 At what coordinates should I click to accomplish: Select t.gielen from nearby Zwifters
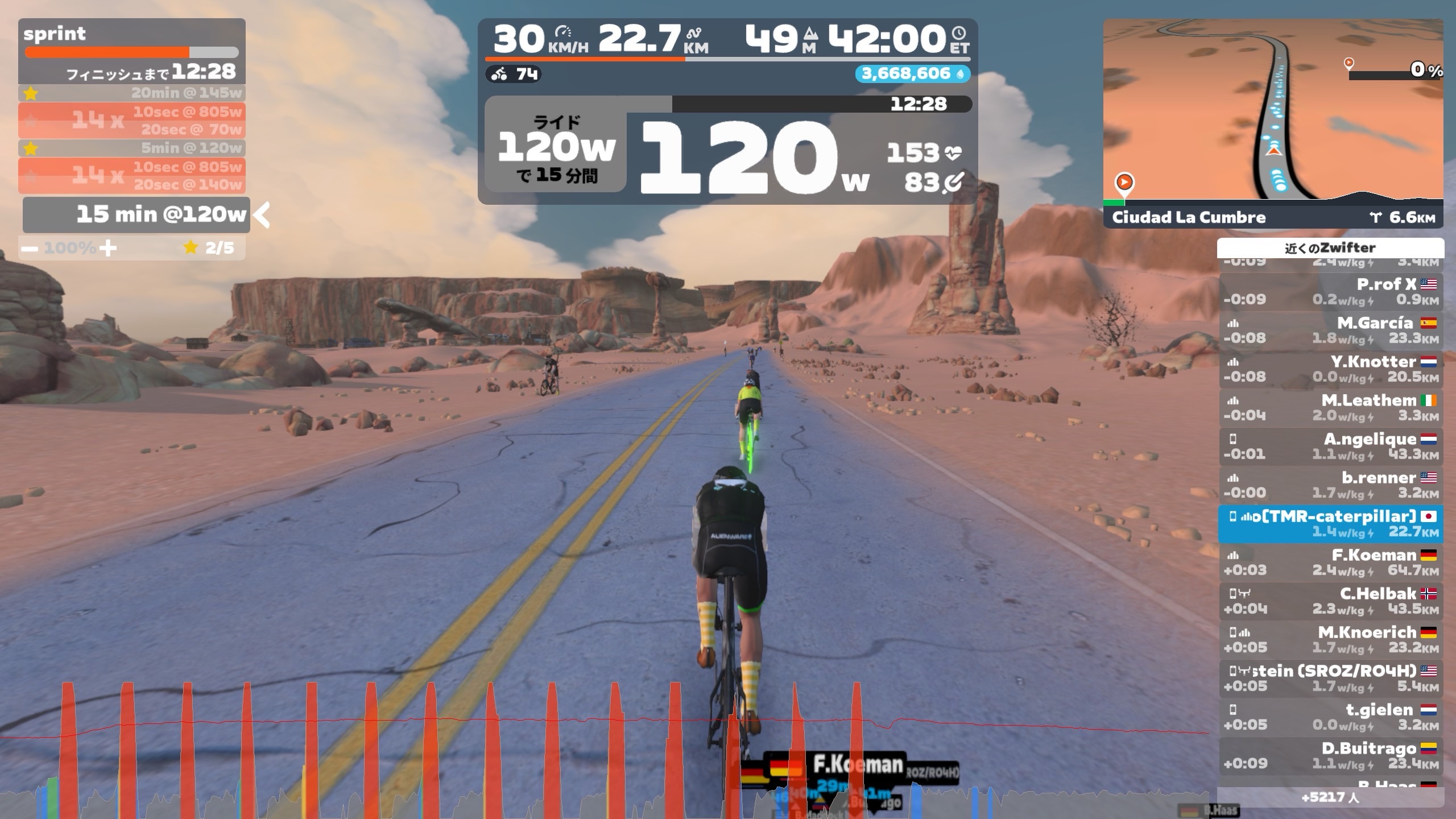[x=1330, y=717]
